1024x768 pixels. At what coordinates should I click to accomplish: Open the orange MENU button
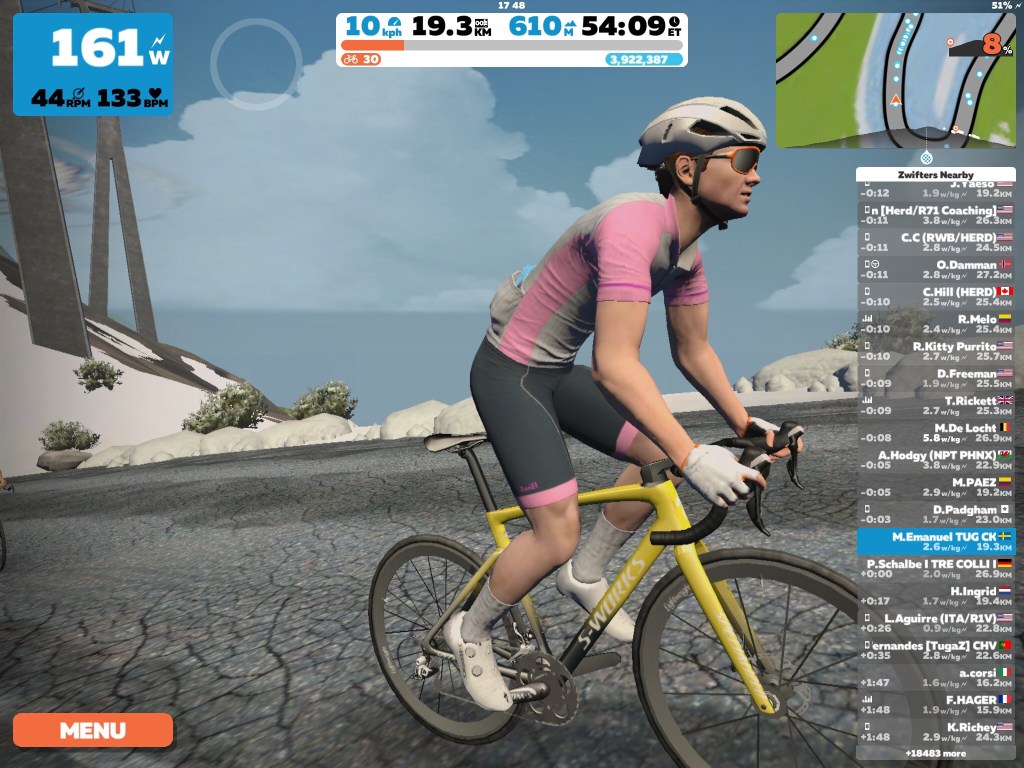[92, 730]
